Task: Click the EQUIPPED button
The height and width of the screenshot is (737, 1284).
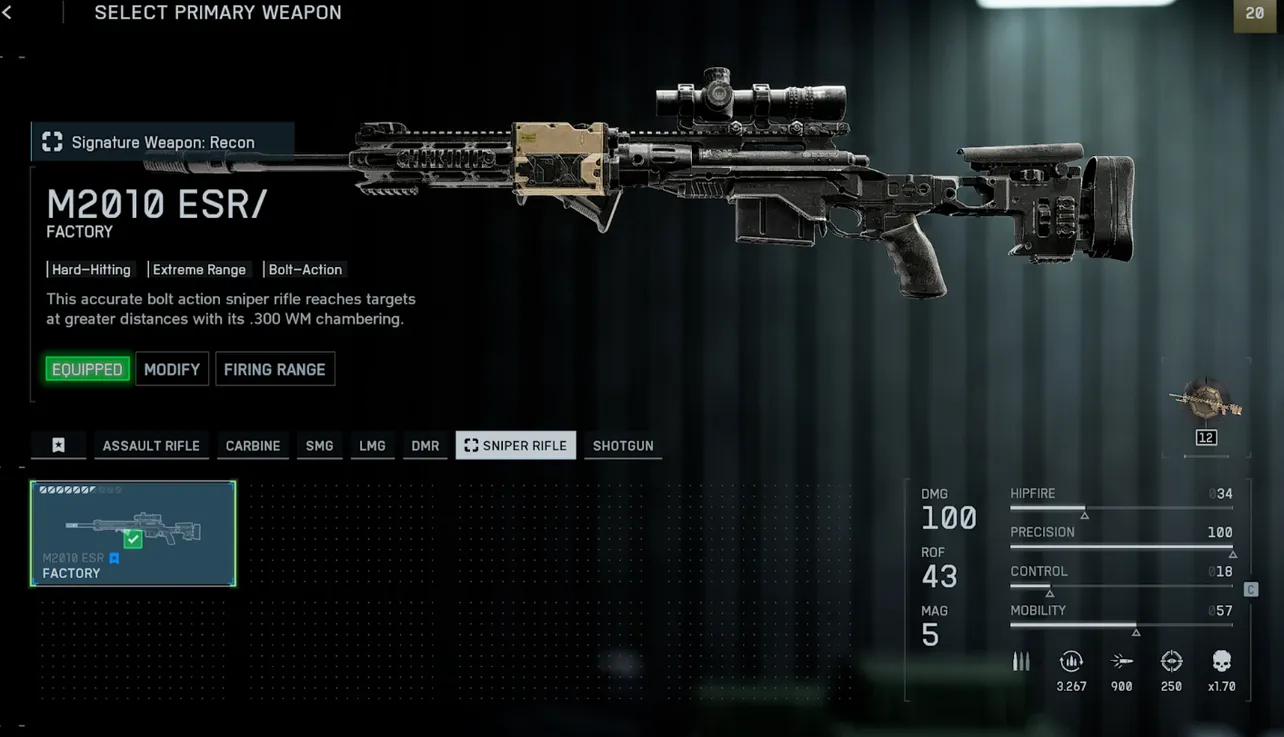Action: (x=87, y=368)
